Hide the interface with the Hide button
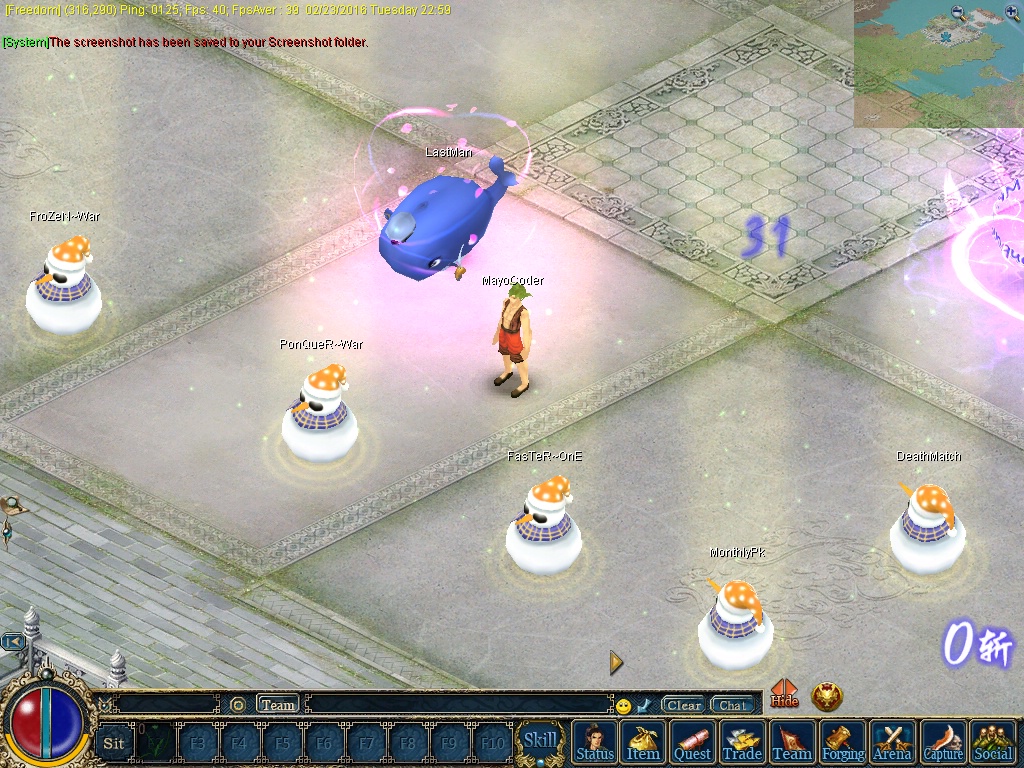This screenshot has height=768, width=1024. [x=785, y=694]
